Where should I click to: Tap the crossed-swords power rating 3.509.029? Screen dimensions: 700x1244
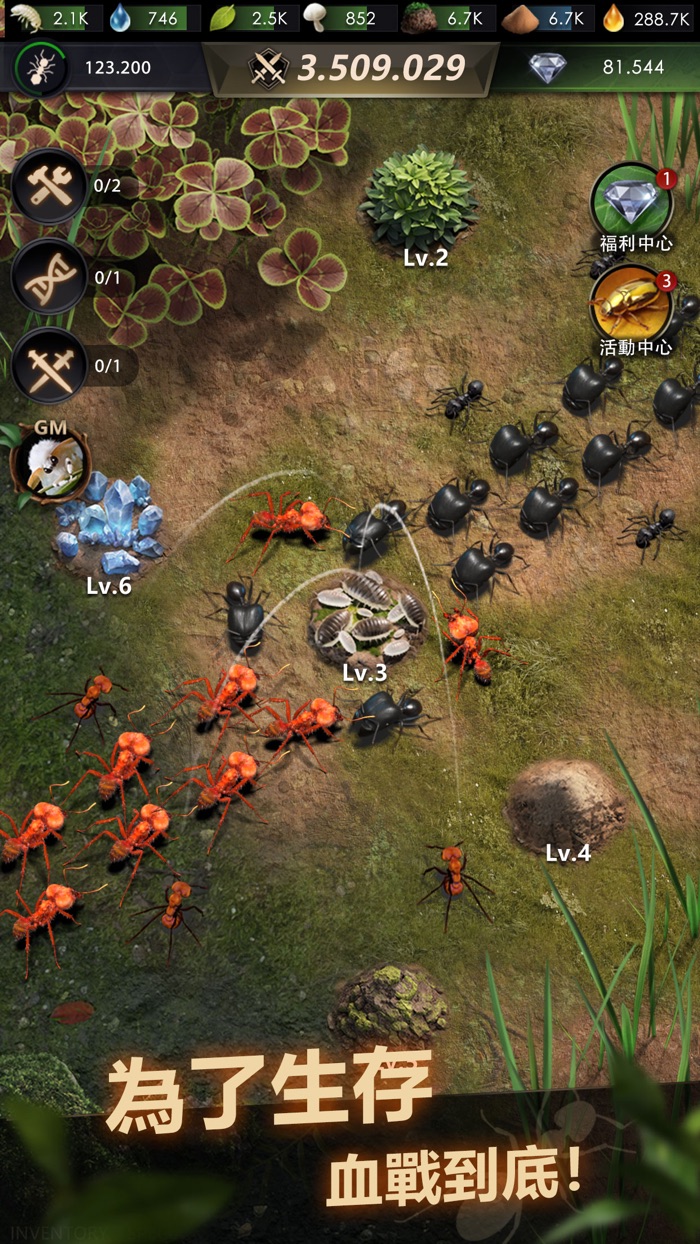click(x=268, y=68)
